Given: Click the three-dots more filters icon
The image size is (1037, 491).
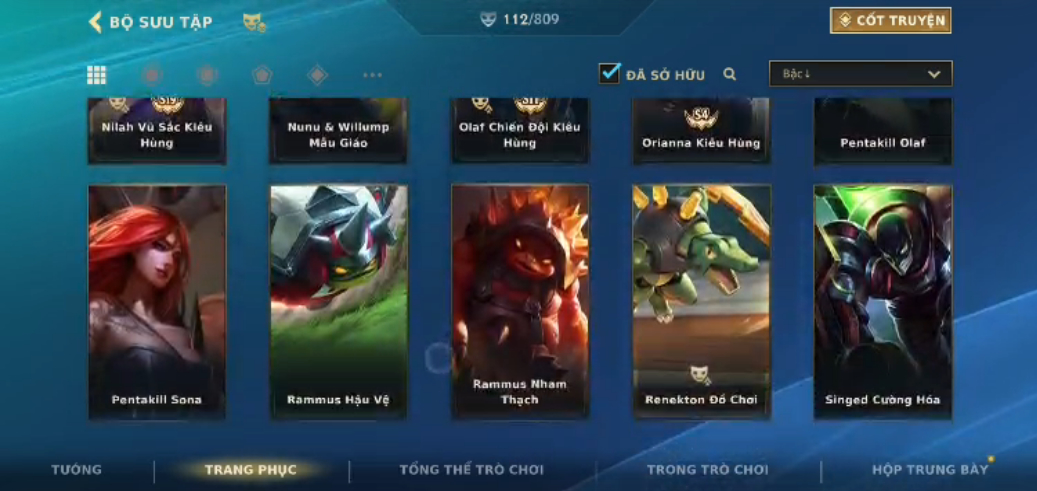Looking at the screenshot, I should 372,75.
